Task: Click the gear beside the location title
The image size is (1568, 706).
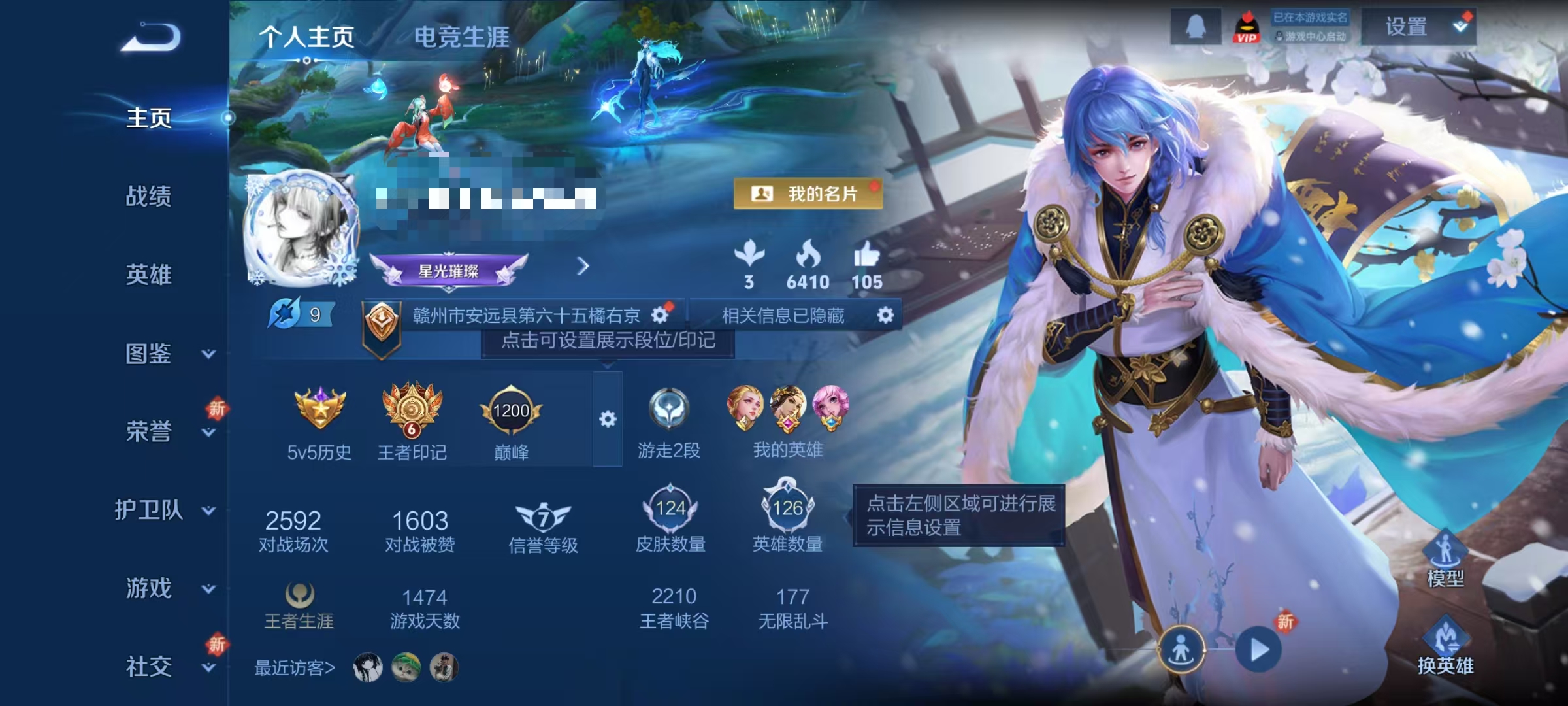Action: pos(661,315)
